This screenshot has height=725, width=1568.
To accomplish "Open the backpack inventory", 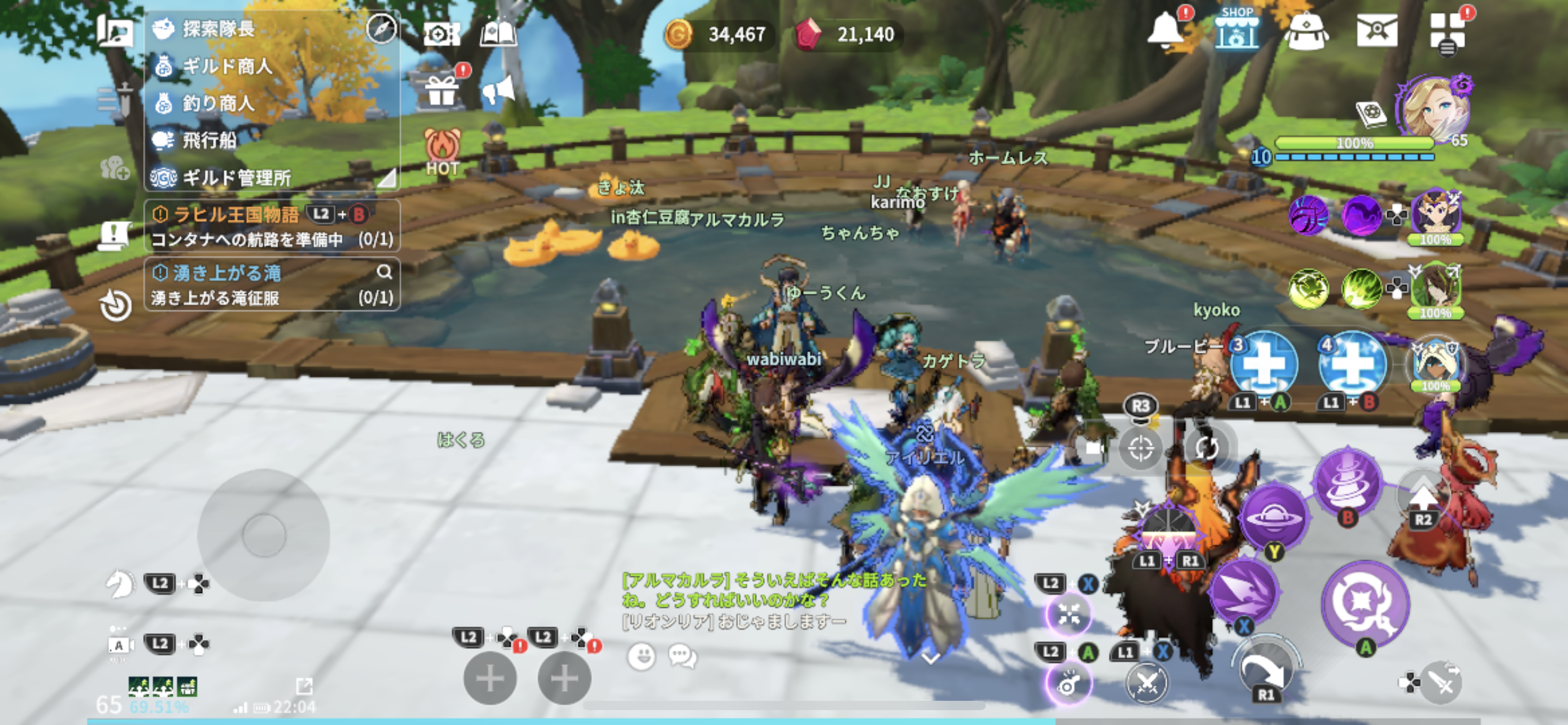I will (1307, 31).
